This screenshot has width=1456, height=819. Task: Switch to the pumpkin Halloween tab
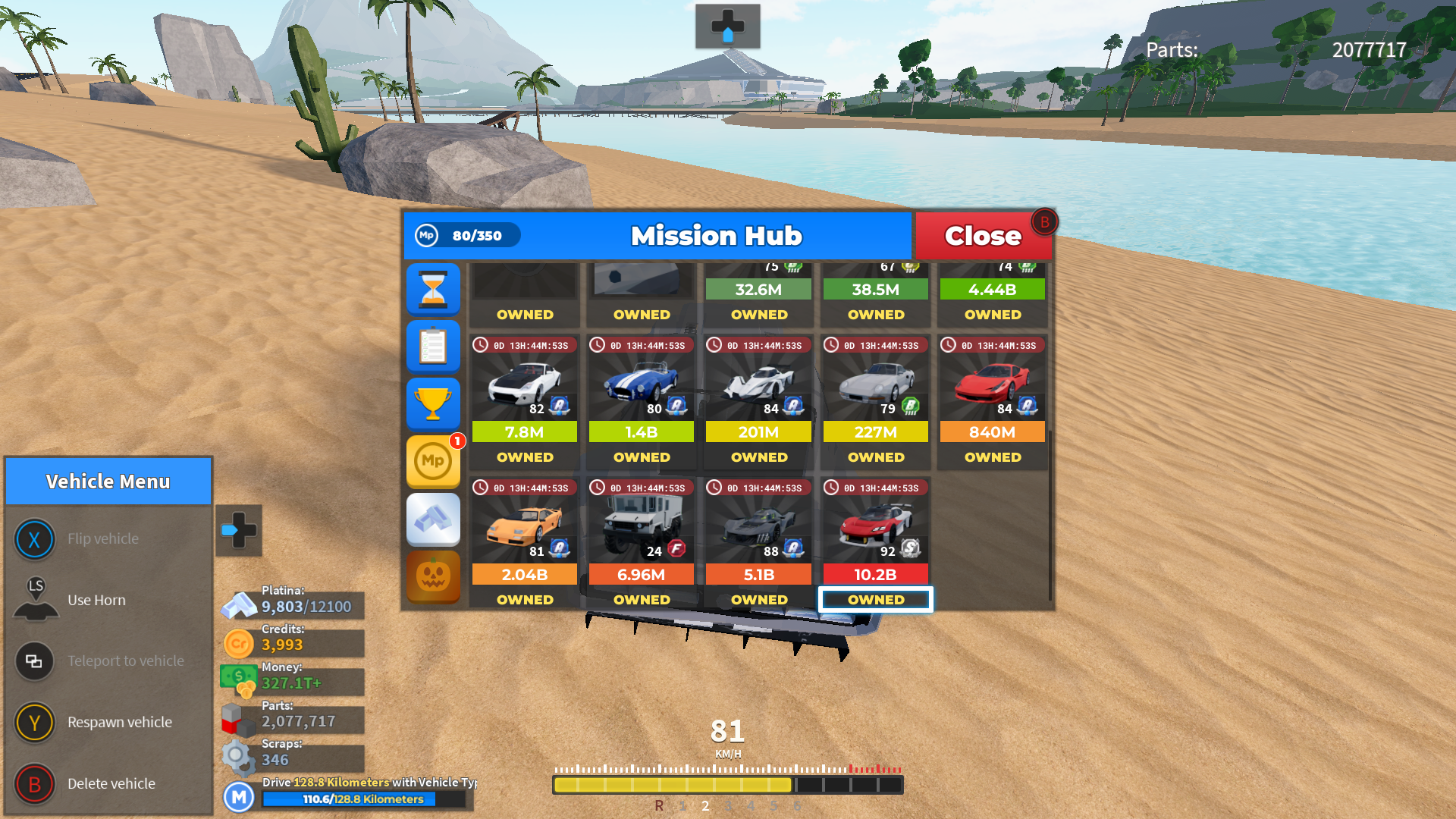433,576
